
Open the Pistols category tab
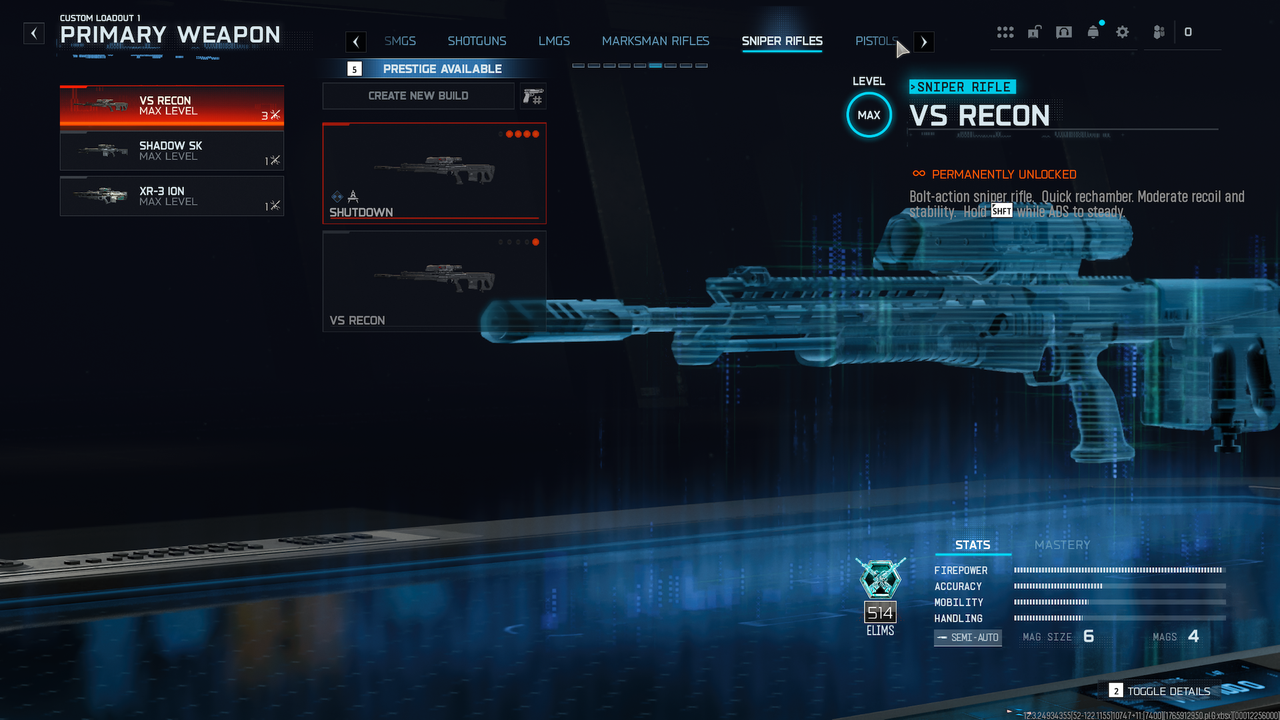(875, 41)
